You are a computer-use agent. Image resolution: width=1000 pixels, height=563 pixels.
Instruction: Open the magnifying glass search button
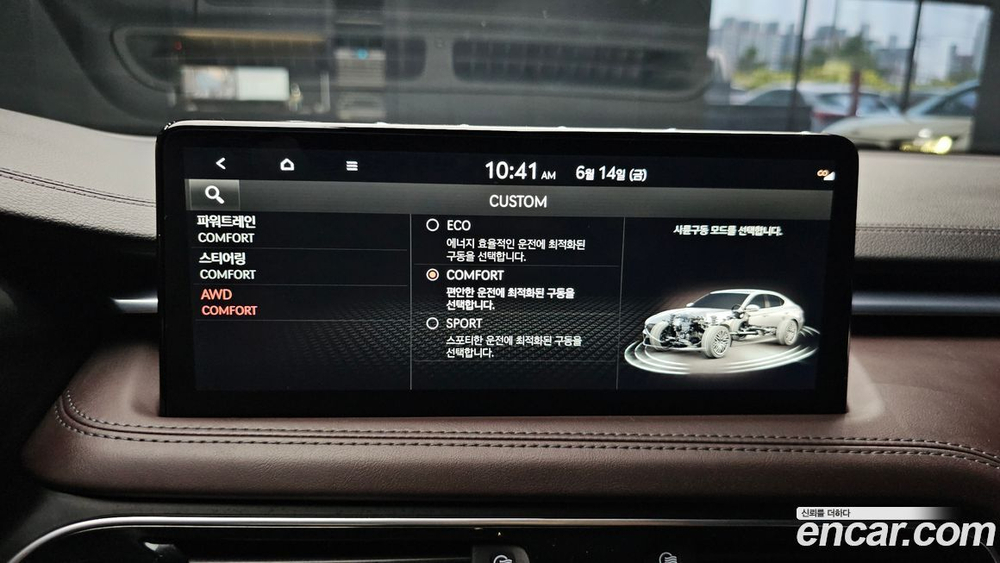(x=214, y=195)
